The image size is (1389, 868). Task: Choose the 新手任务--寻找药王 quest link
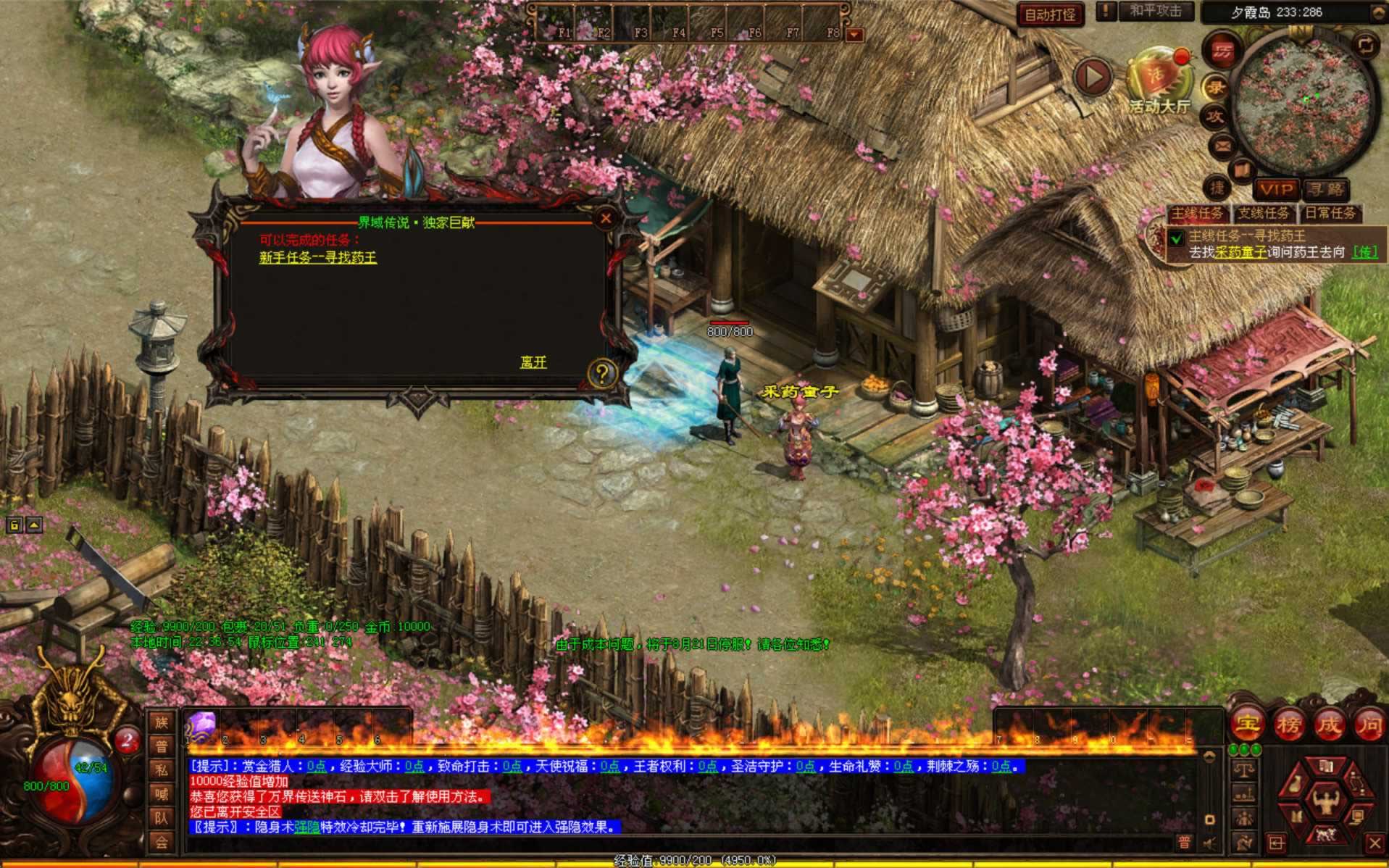tap(317, 257)
